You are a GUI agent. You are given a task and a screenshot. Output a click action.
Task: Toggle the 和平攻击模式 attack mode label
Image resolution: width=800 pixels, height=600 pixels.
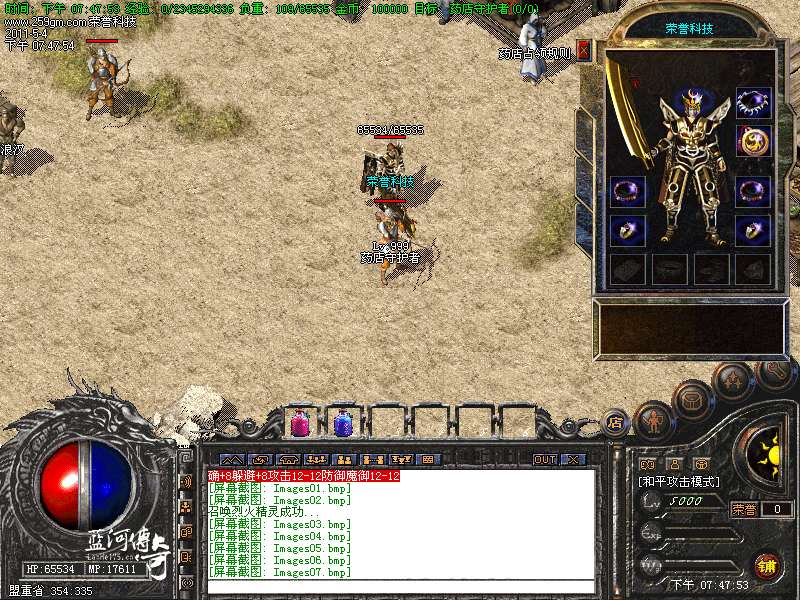[x=679, y=481]
